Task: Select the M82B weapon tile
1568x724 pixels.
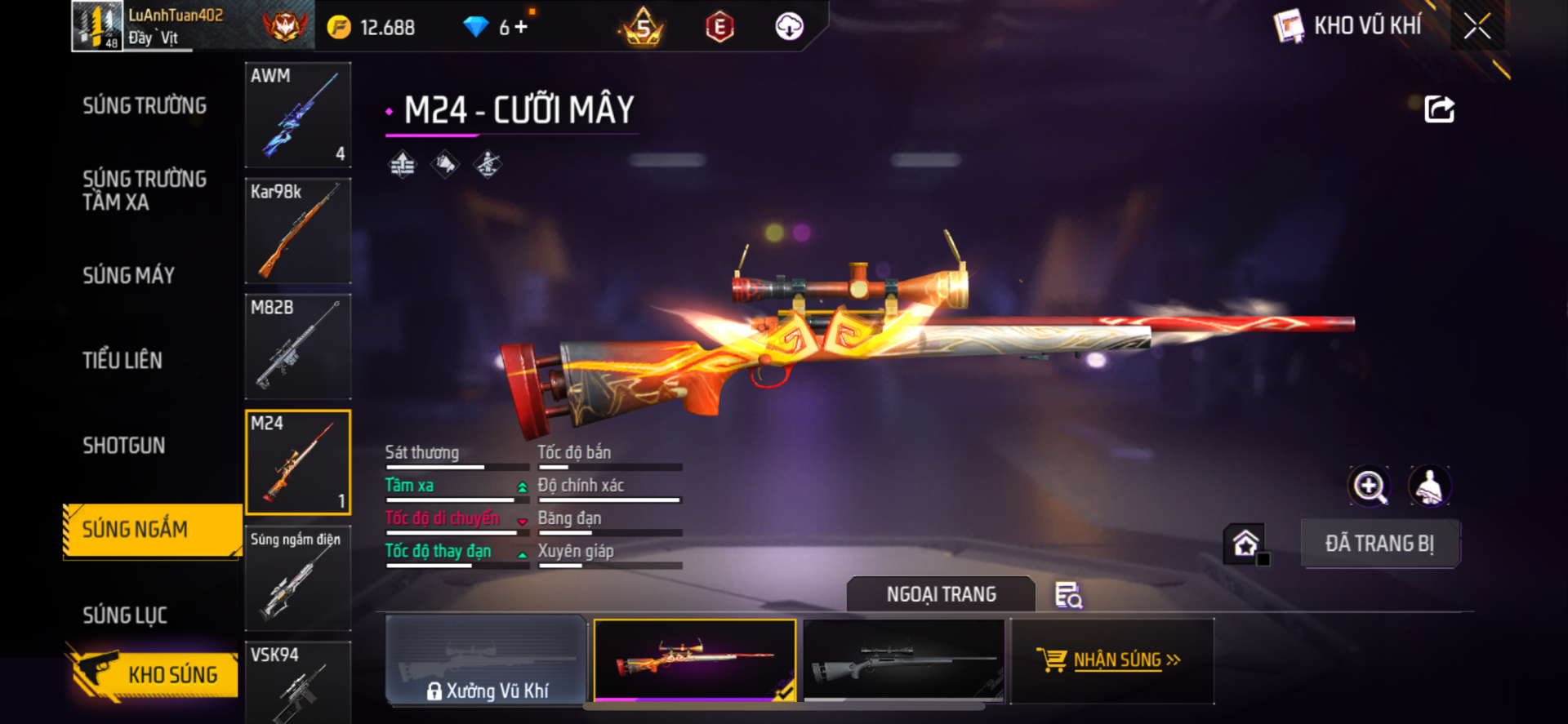Action: pyautogui.click(x=298, y=347)
